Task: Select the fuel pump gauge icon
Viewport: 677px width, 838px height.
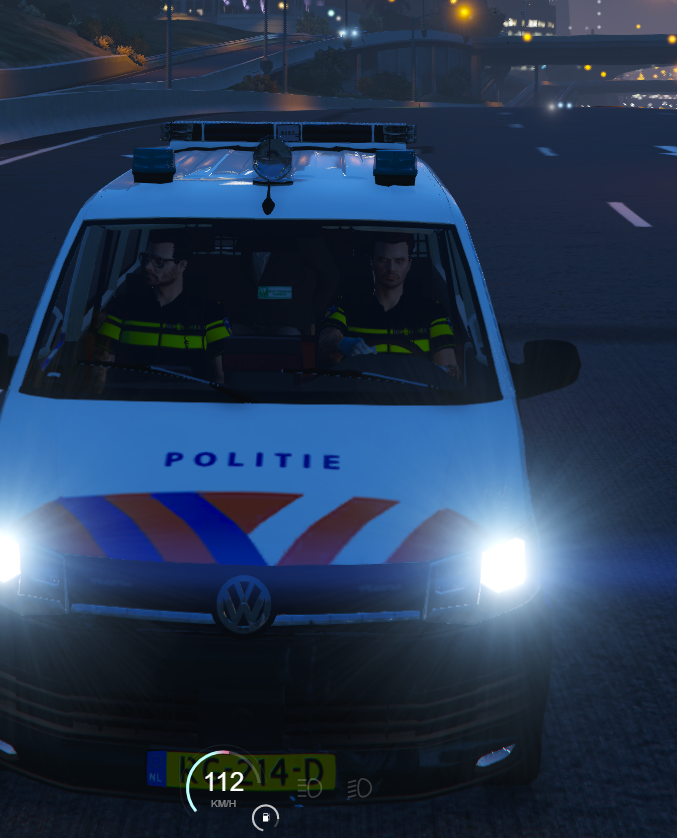Action: (x=265, y=818)
